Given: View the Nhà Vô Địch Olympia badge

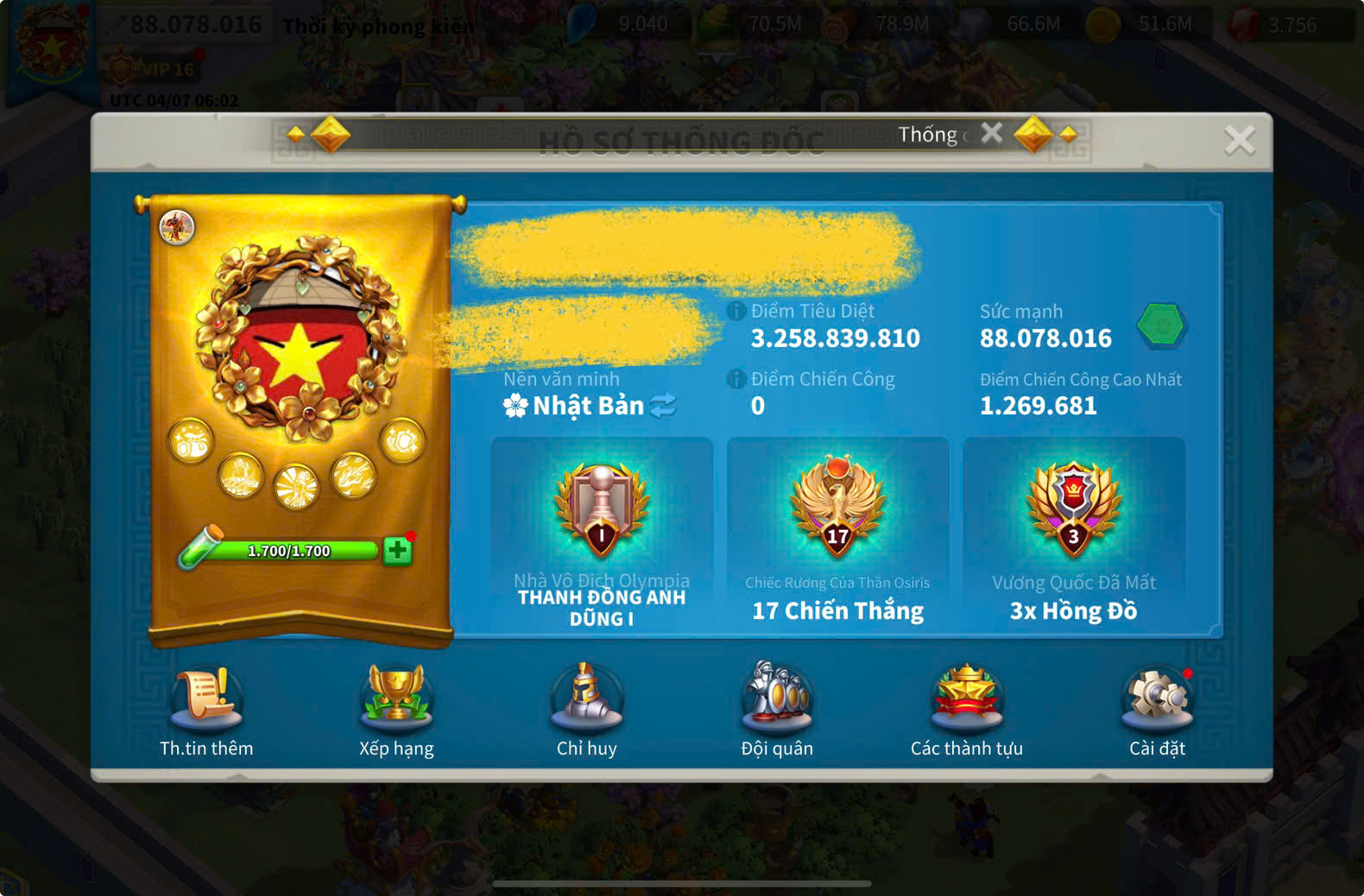Looking at the screenshot, I should [x=602, y=511].
